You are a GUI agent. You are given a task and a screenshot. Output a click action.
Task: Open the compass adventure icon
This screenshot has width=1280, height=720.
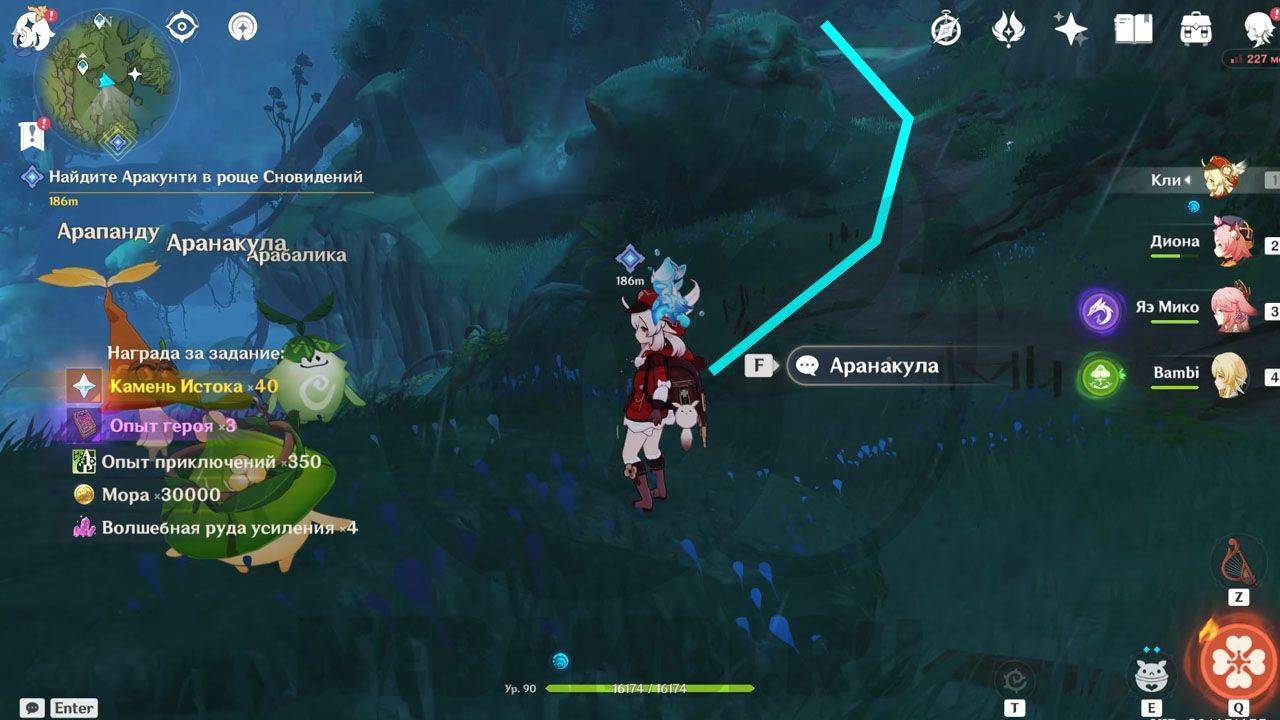click(945, 29)
